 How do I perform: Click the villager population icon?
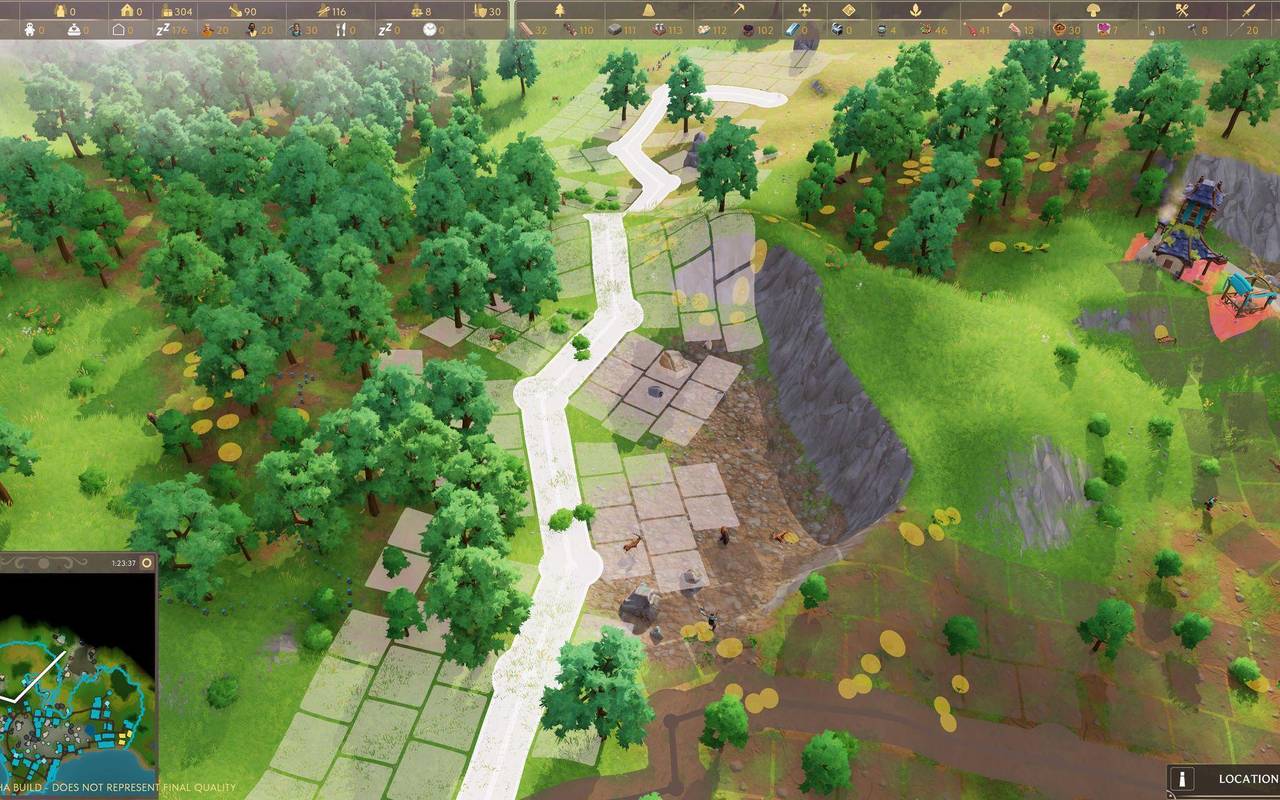coord(59,9)
